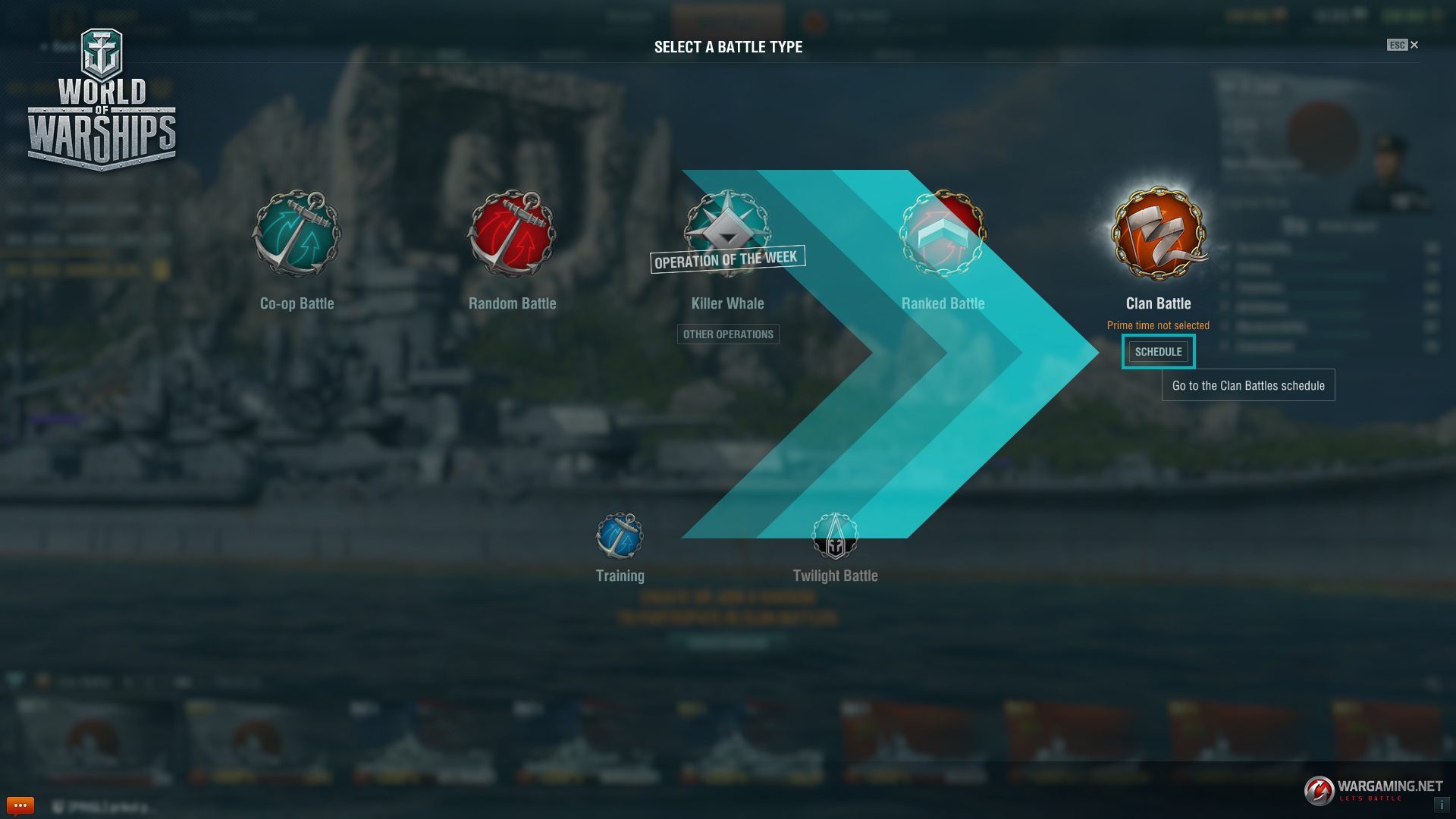
Task: Choose the Clan Battle type
Action: coord(1158,235)
